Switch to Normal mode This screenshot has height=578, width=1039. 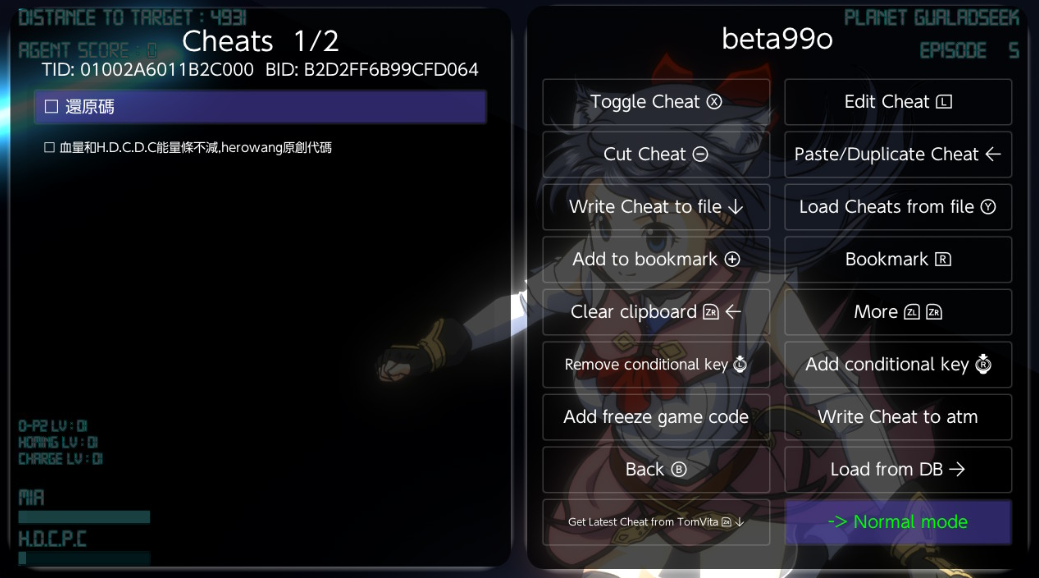click(898, 522)
